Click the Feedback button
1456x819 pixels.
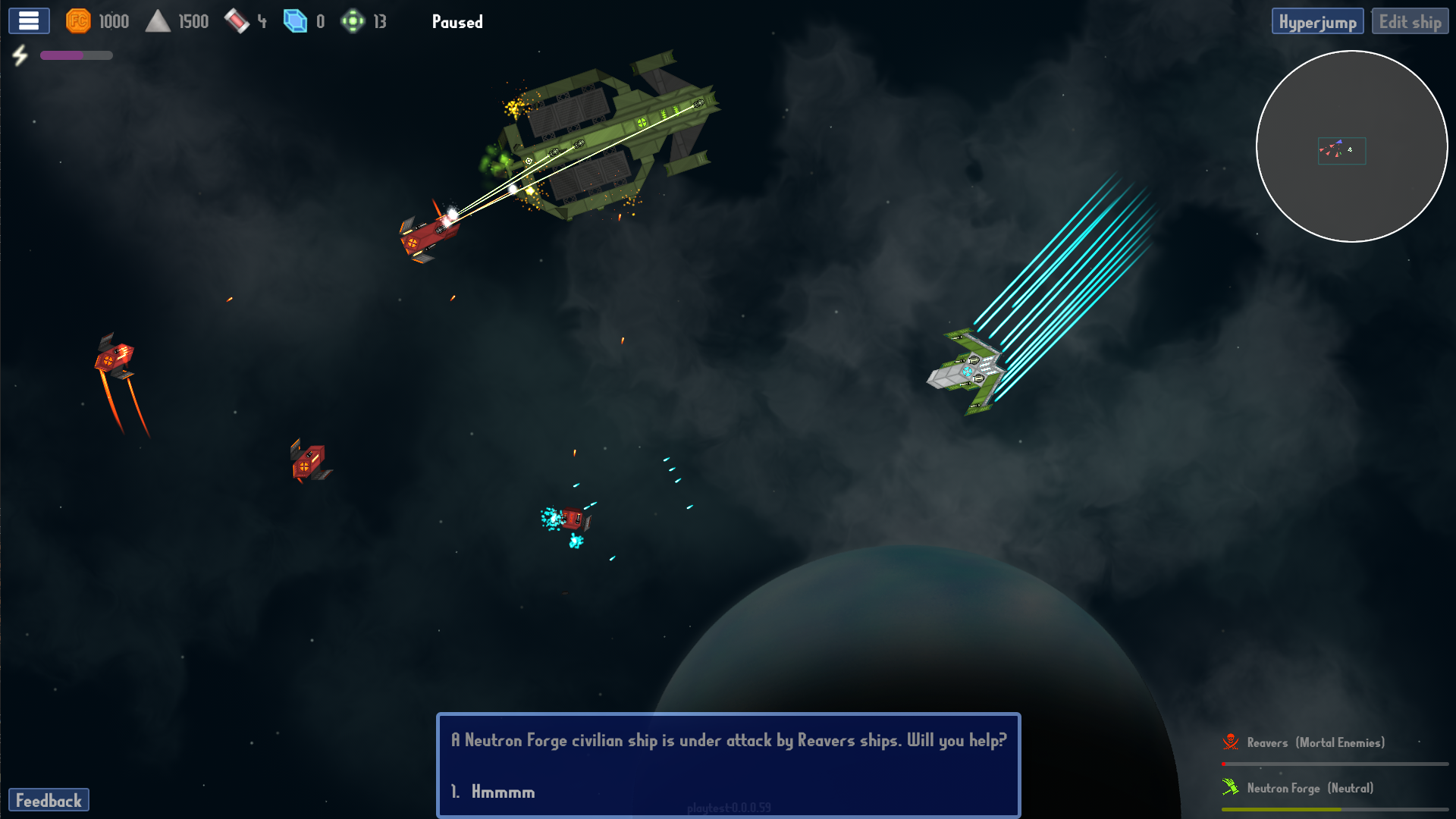[50, 800]
